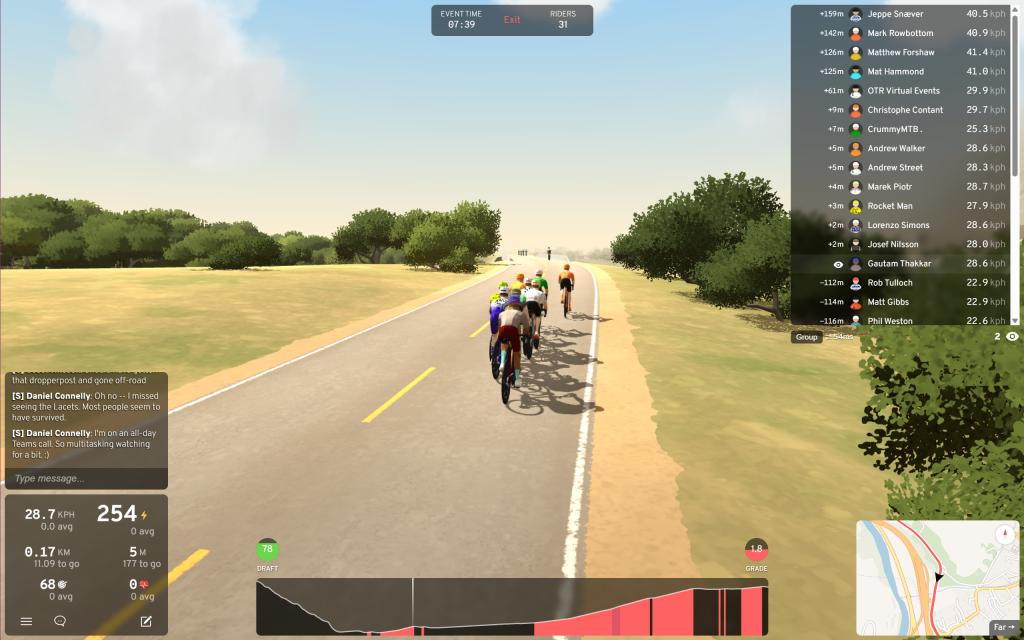1024x640 pixels.
Task: Select the Group button below the rider list
Action: click(806, 337)
